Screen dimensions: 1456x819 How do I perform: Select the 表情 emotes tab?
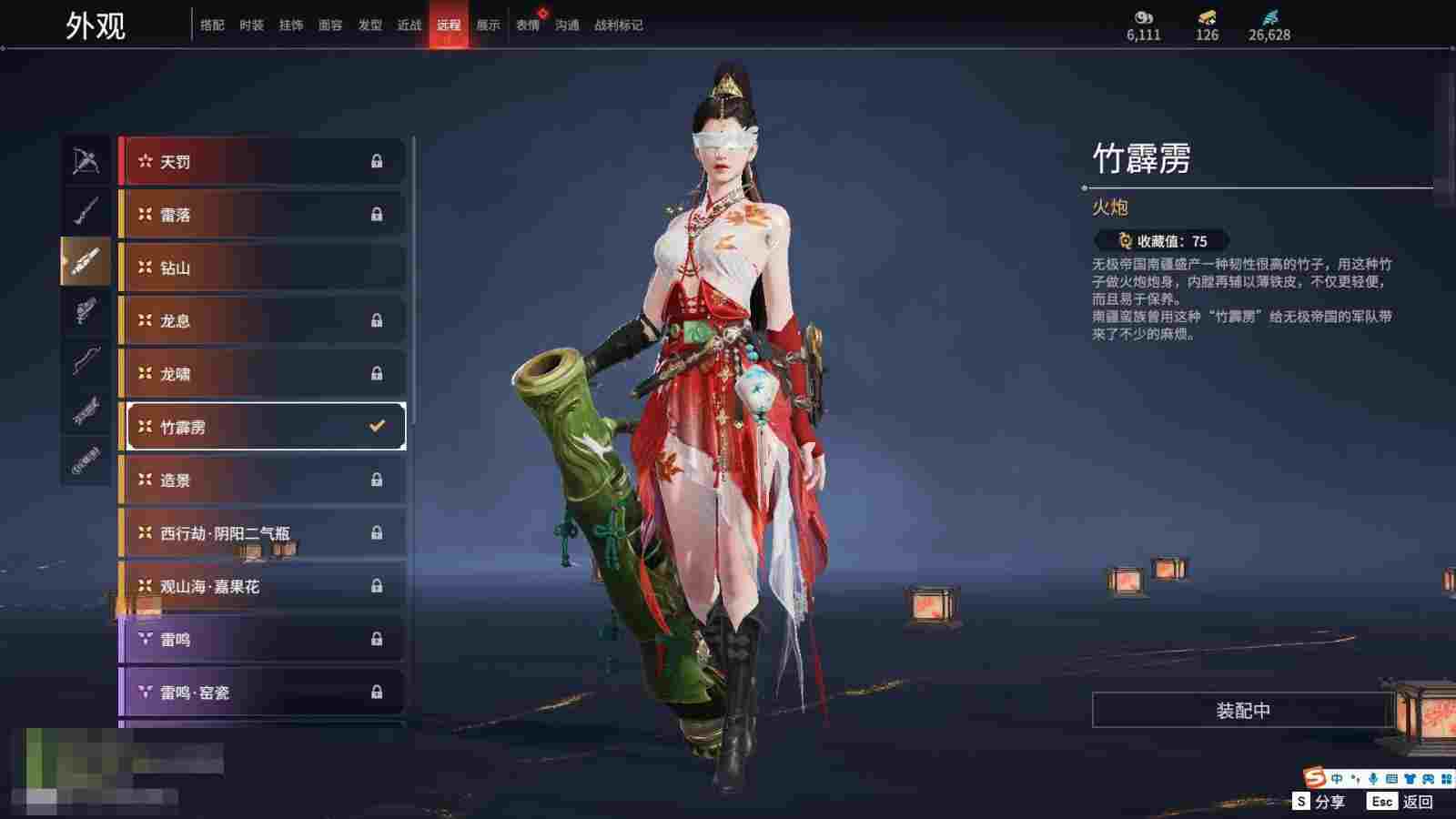click(x=528, y=25)
